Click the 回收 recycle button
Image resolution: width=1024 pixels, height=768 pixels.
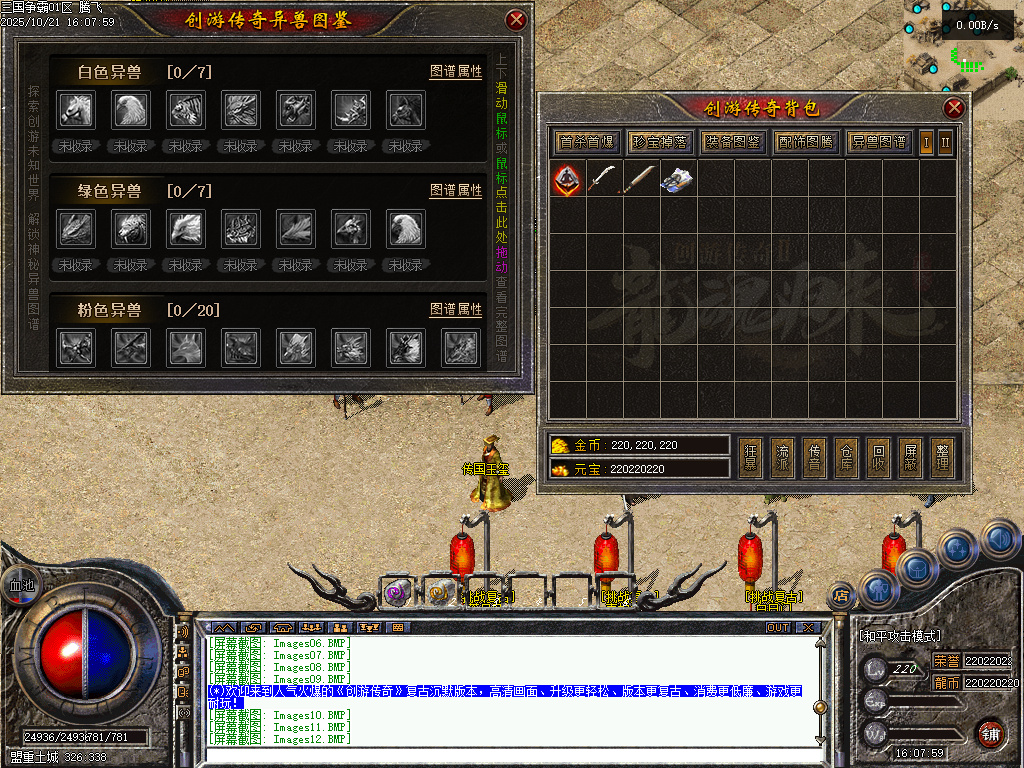[x=877, y=458]
